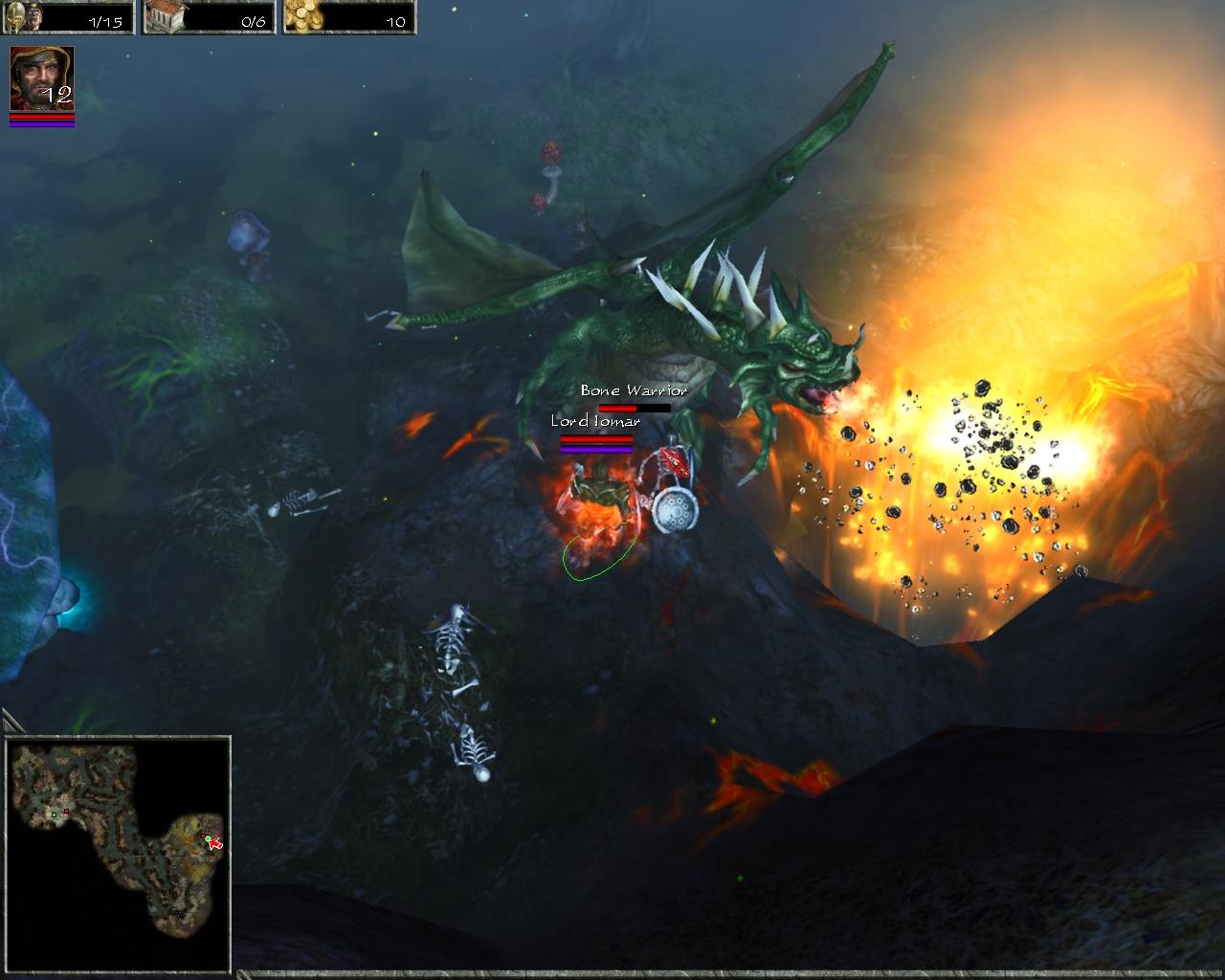The width and height of the screenshot is (1225, 980).
Task: Click Lord Iomar's purple mana bar
Action: coord(596,449)
